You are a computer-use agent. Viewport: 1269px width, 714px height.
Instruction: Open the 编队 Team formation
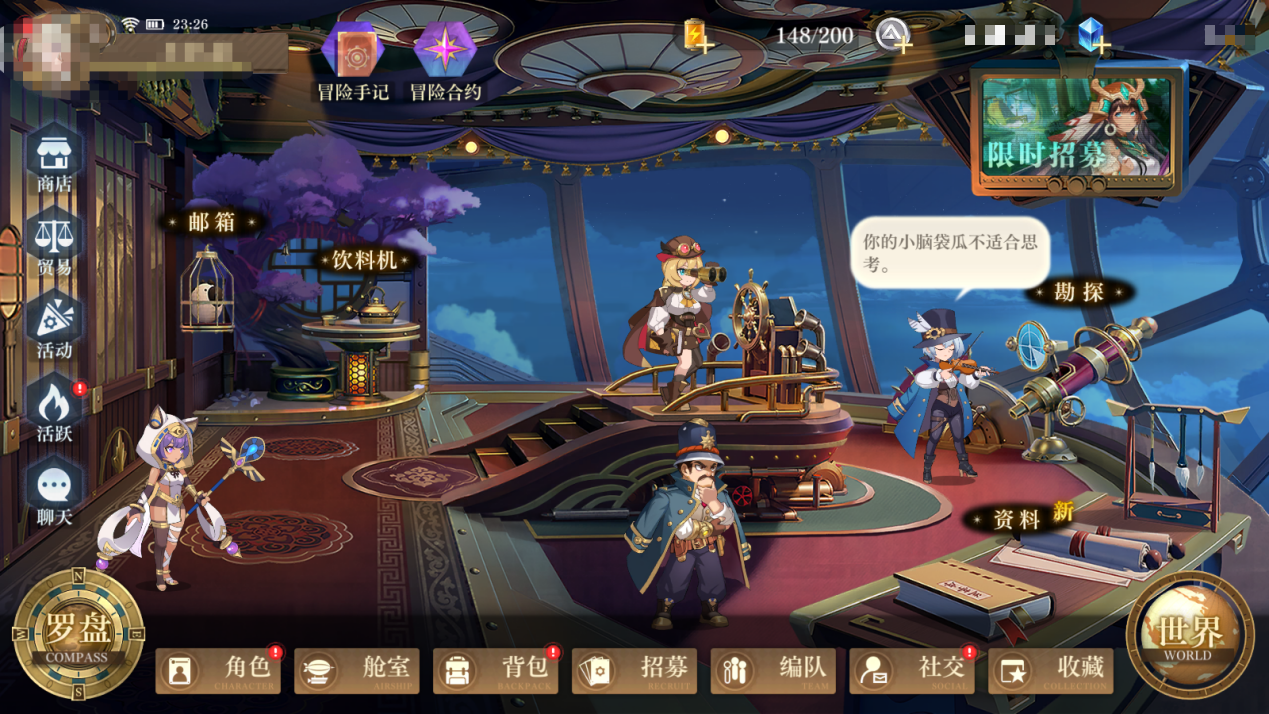tap(774, 669)
